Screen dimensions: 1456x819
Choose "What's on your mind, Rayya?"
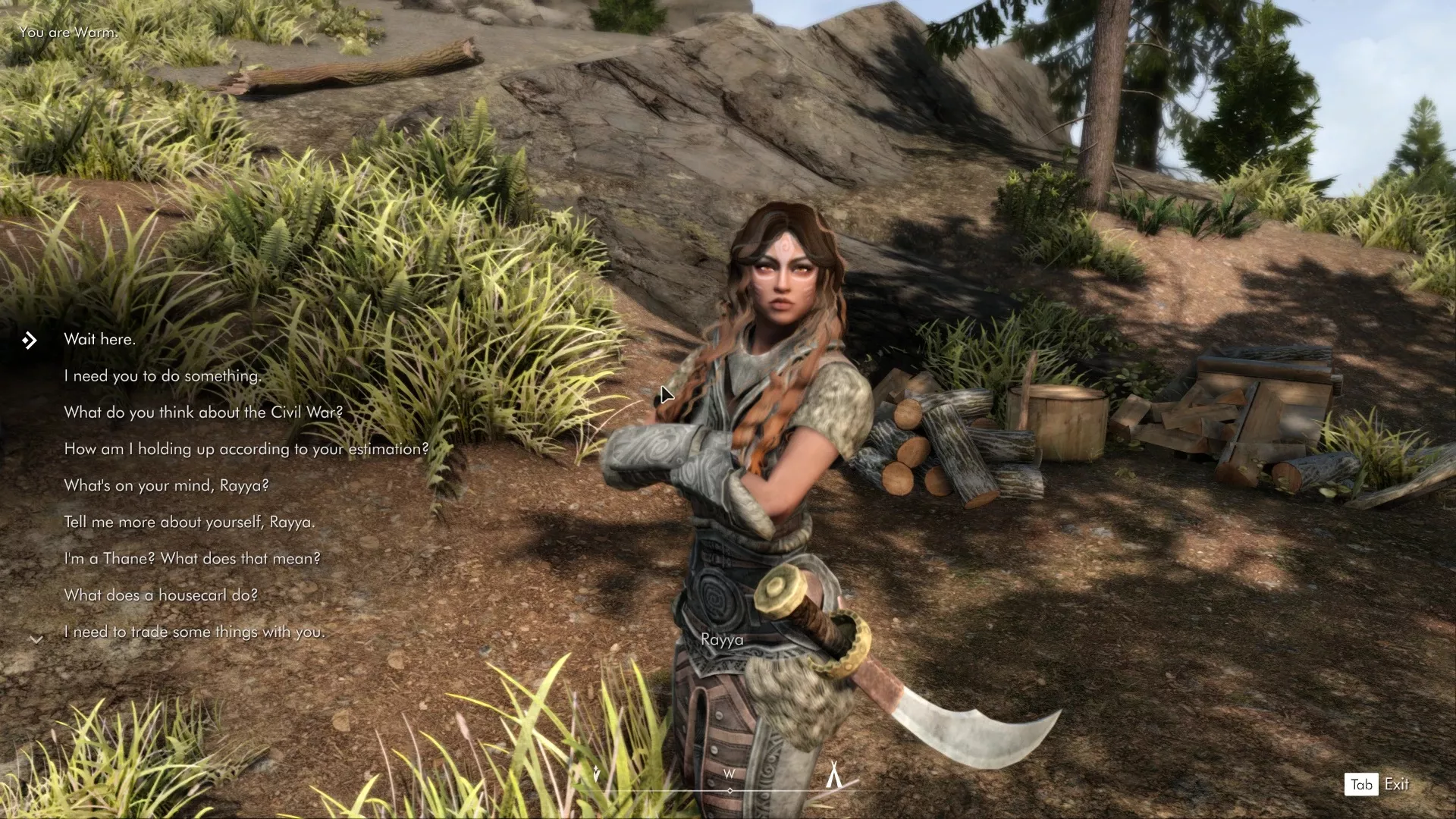(x=166, y=485)
